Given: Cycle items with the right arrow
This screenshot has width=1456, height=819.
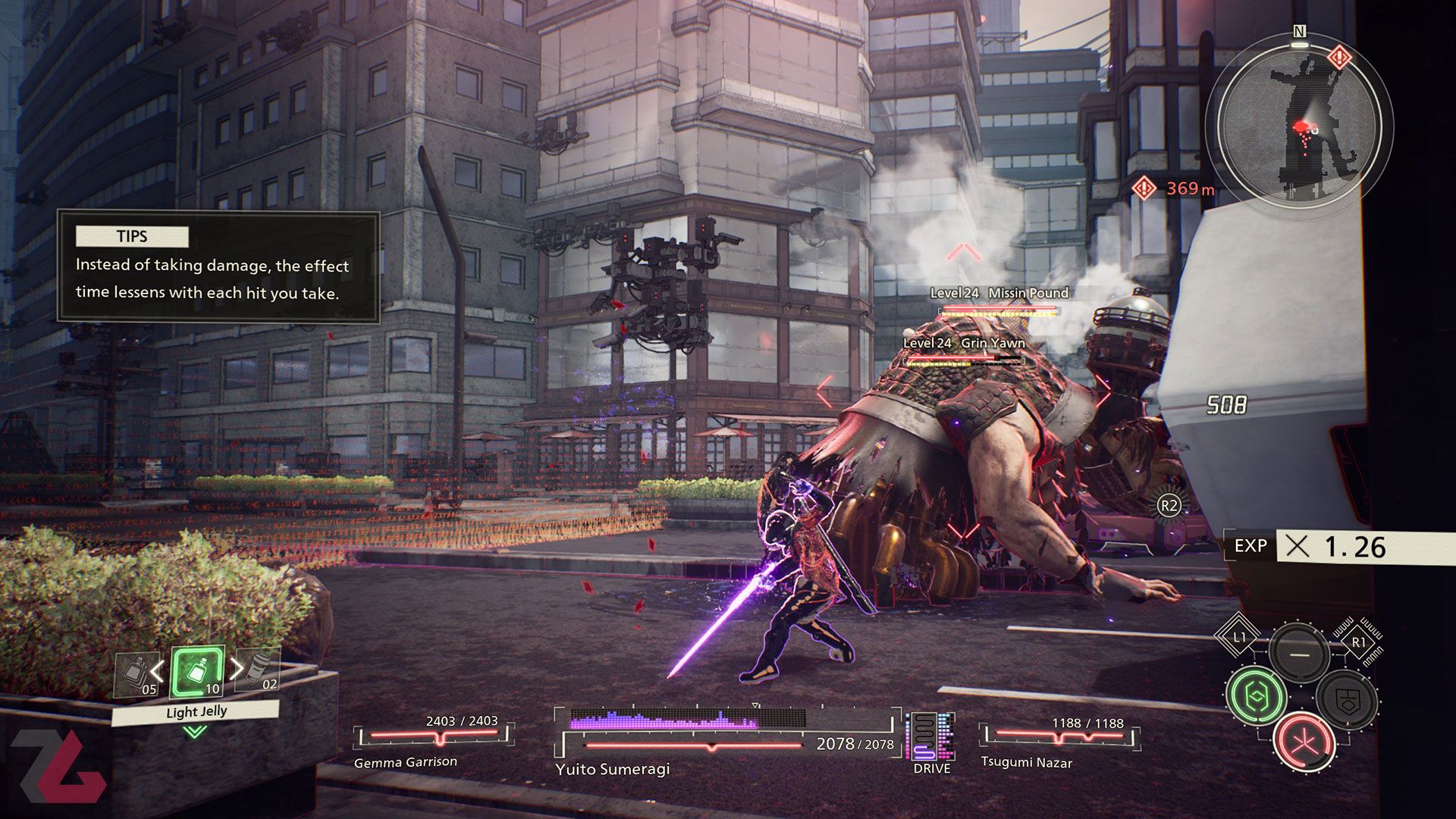Looking at the screenshot, I should pyautogui.click(x=237, y=668).
